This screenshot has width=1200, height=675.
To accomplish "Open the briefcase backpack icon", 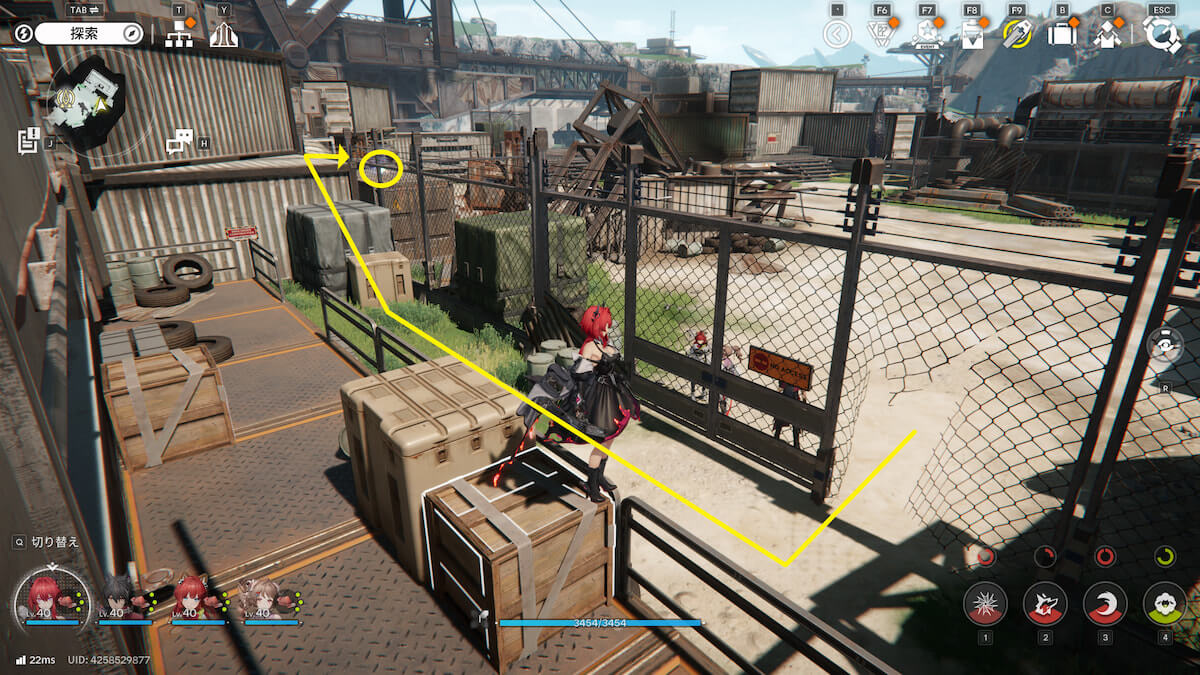I will click(x=1062, y=34).
